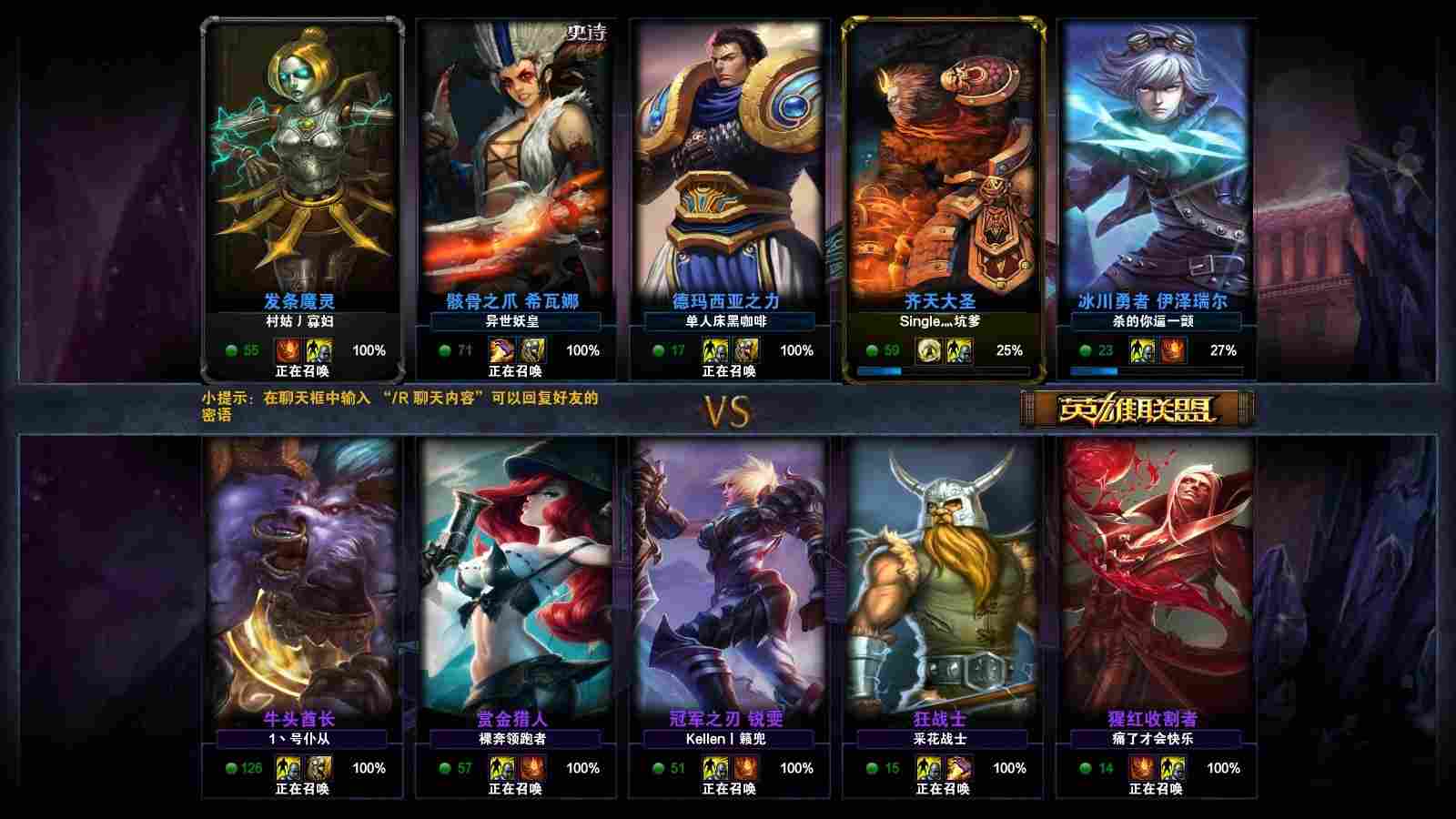Click summoner name 单人床黑咖啡

click(x=726, y=321)
